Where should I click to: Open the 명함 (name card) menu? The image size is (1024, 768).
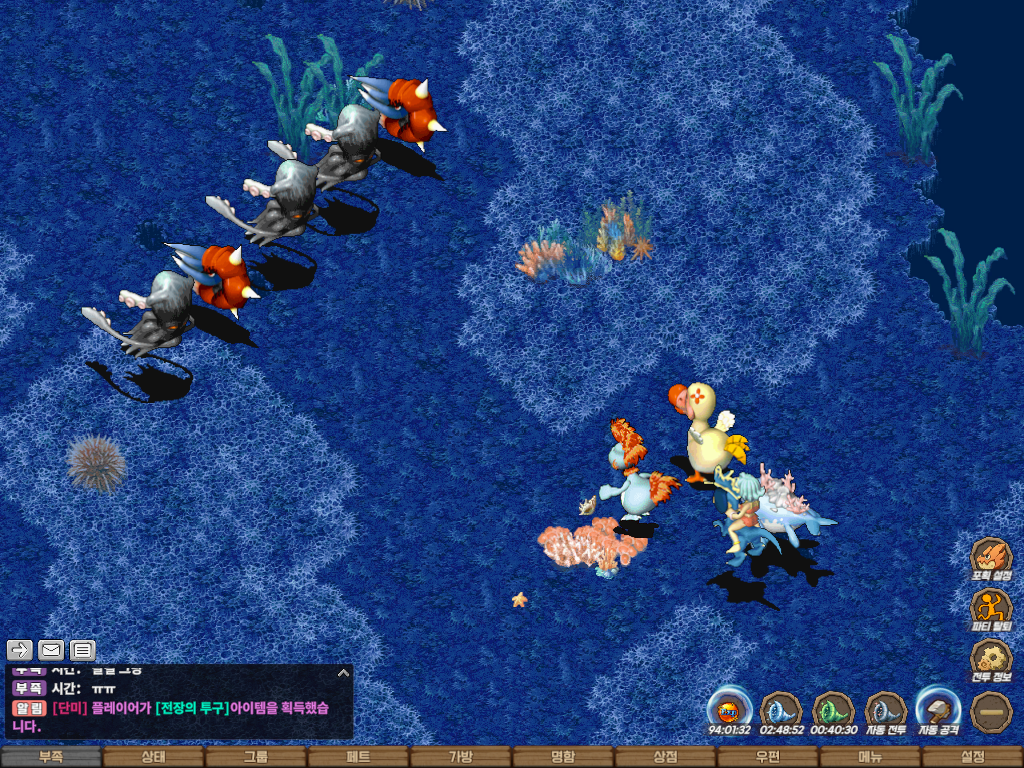coord(563,757)
